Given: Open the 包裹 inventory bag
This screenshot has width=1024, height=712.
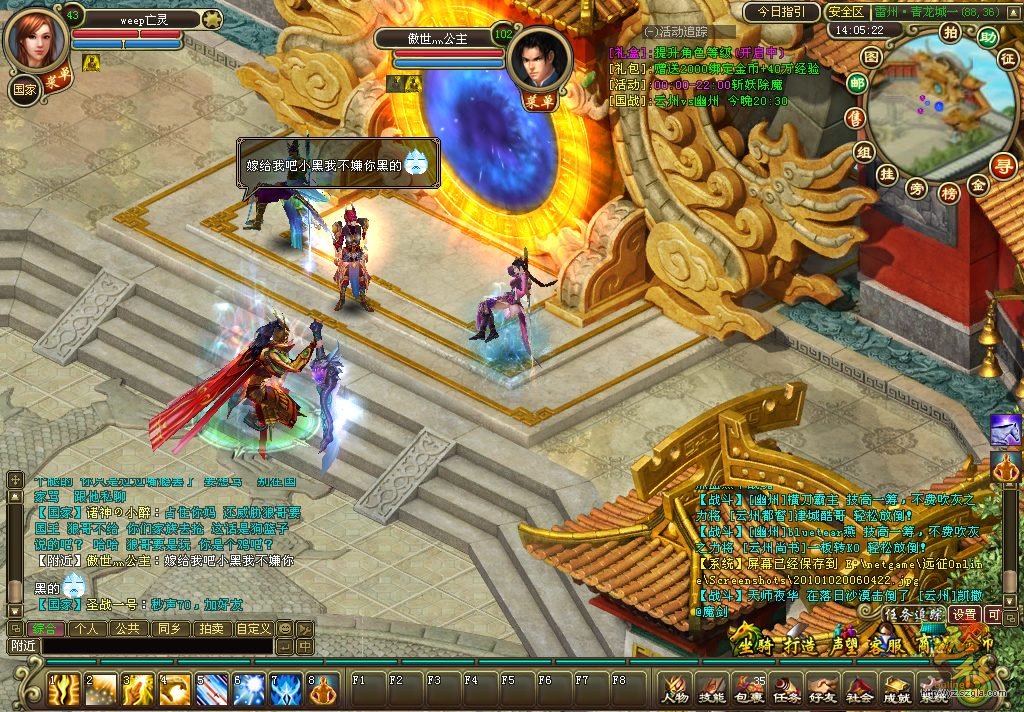Looking at the screenshot, I should point(749,689).
